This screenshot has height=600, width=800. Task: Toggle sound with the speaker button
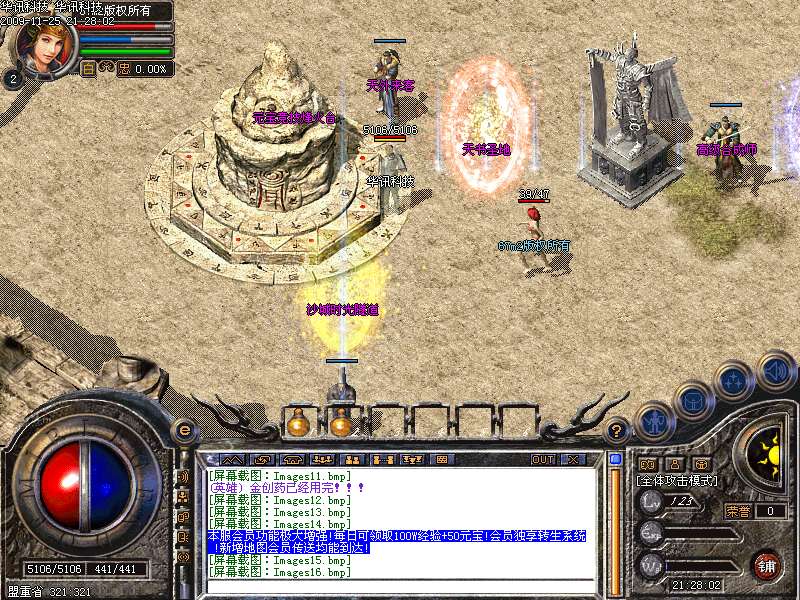tap(775, 371)
